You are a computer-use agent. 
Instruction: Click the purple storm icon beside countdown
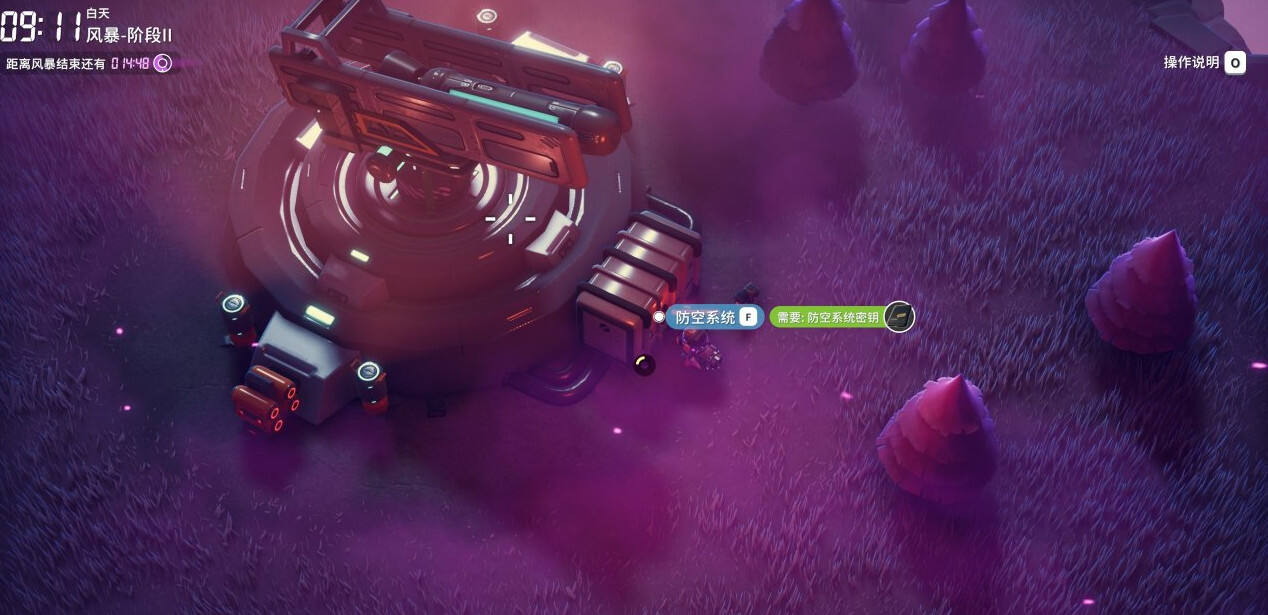pyautogui.click(x=162, y=63)
